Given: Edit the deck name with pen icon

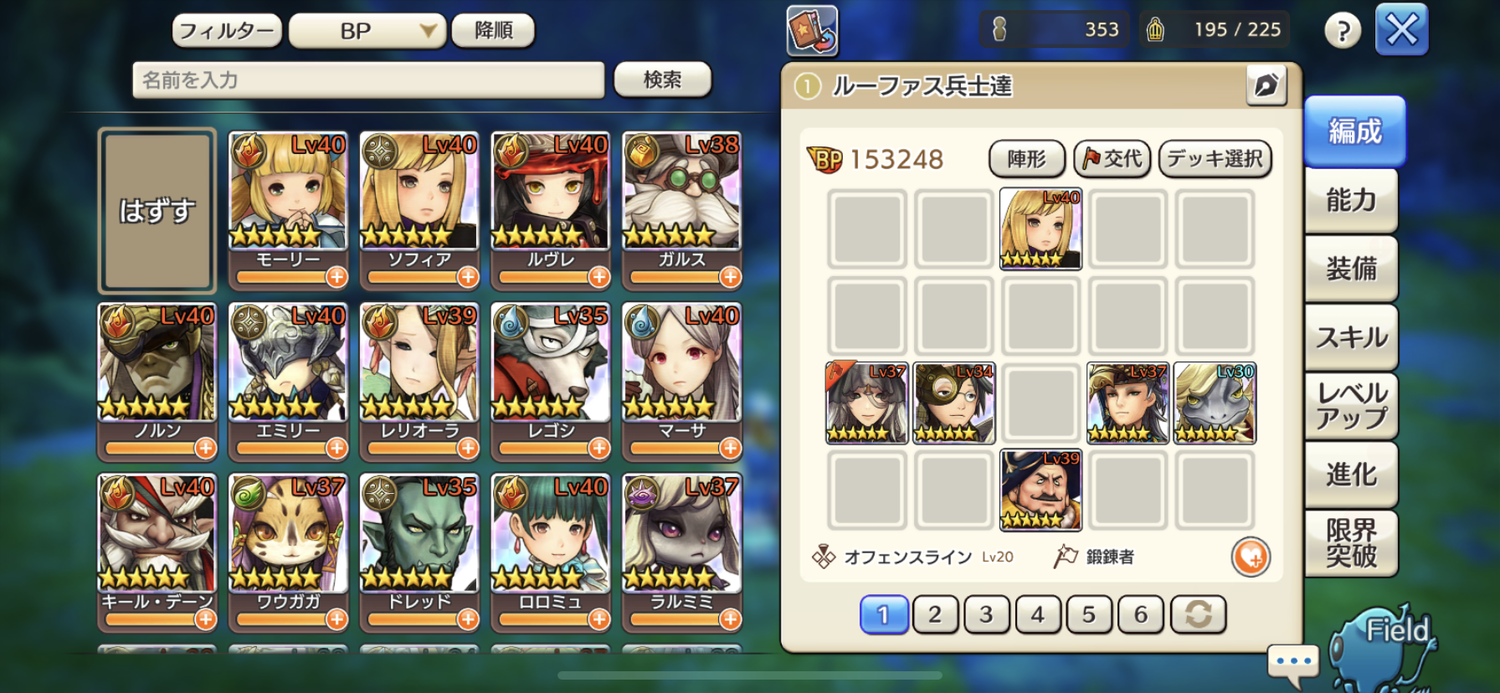Looking at the screenshot, I should (1266, 86).
